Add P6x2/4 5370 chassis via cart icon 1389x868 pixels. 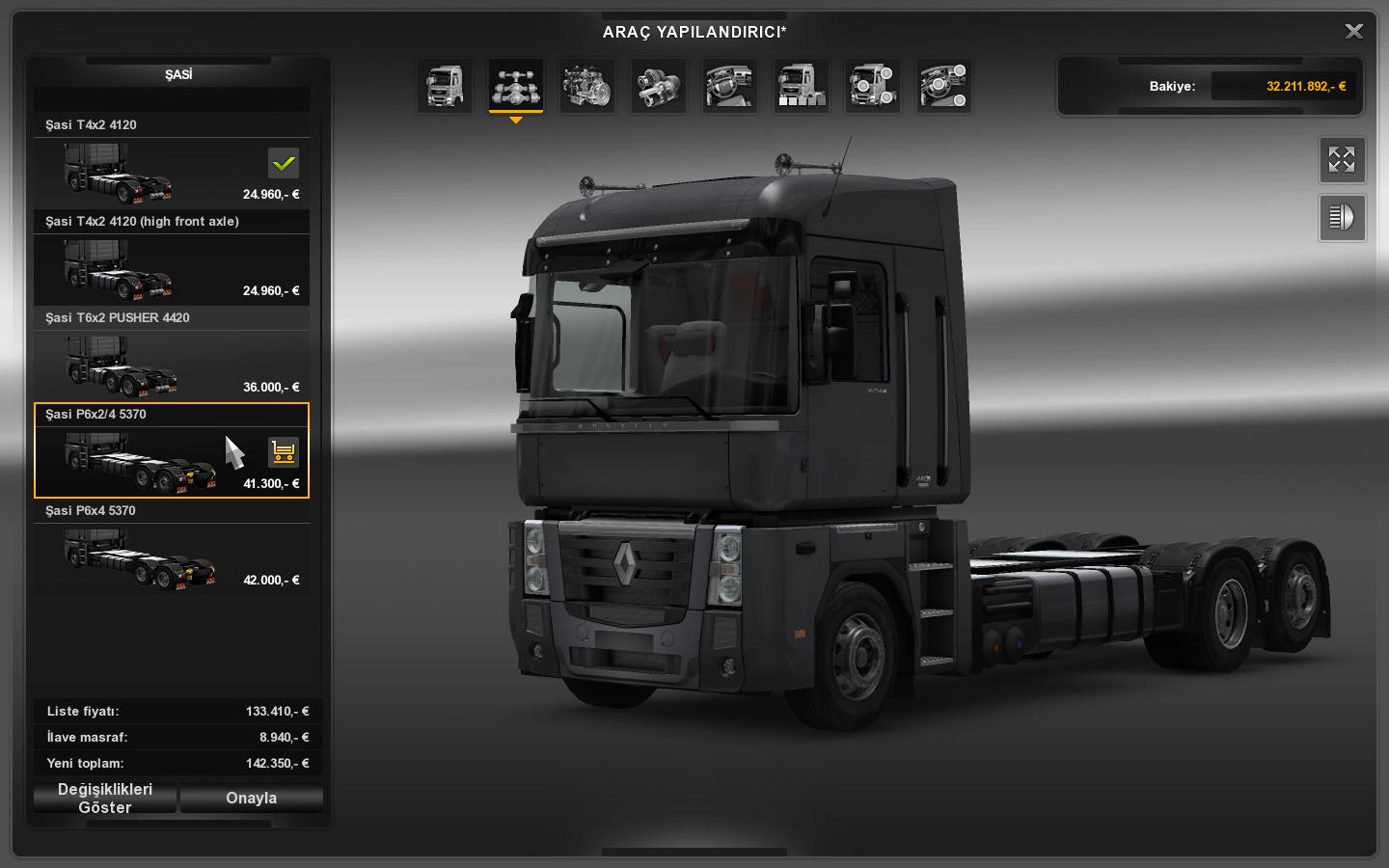(284, 451)
